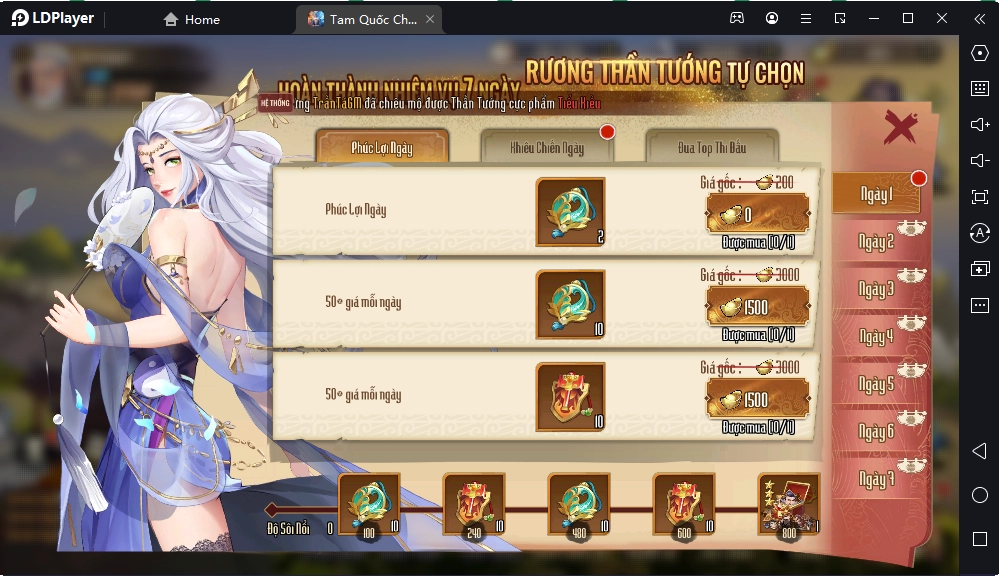This screenshot has height=576, width=999.
Task: Close the event panel with red X
Action: (900, 127)
